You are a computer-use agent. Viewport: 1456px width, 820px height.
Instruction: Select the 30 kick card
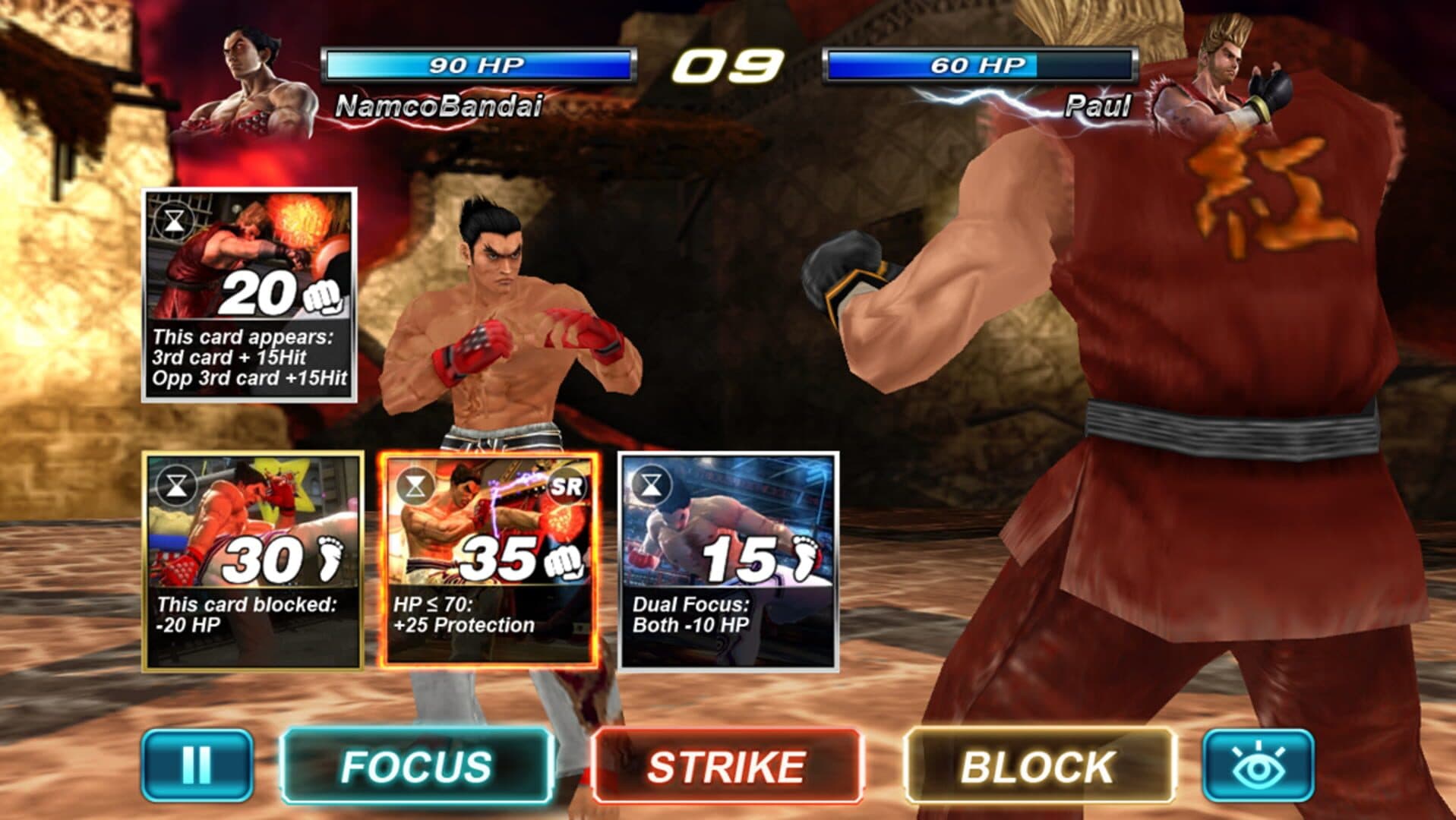[253, 561]
